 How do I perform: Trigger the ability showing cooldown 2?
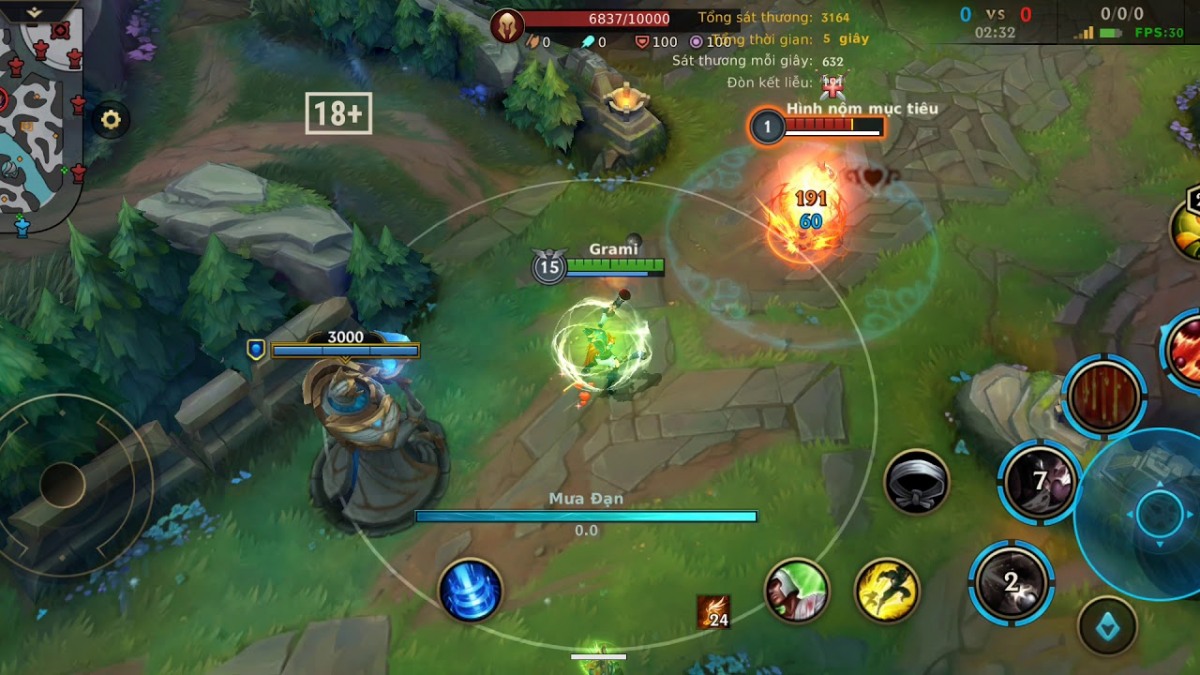1011,582
